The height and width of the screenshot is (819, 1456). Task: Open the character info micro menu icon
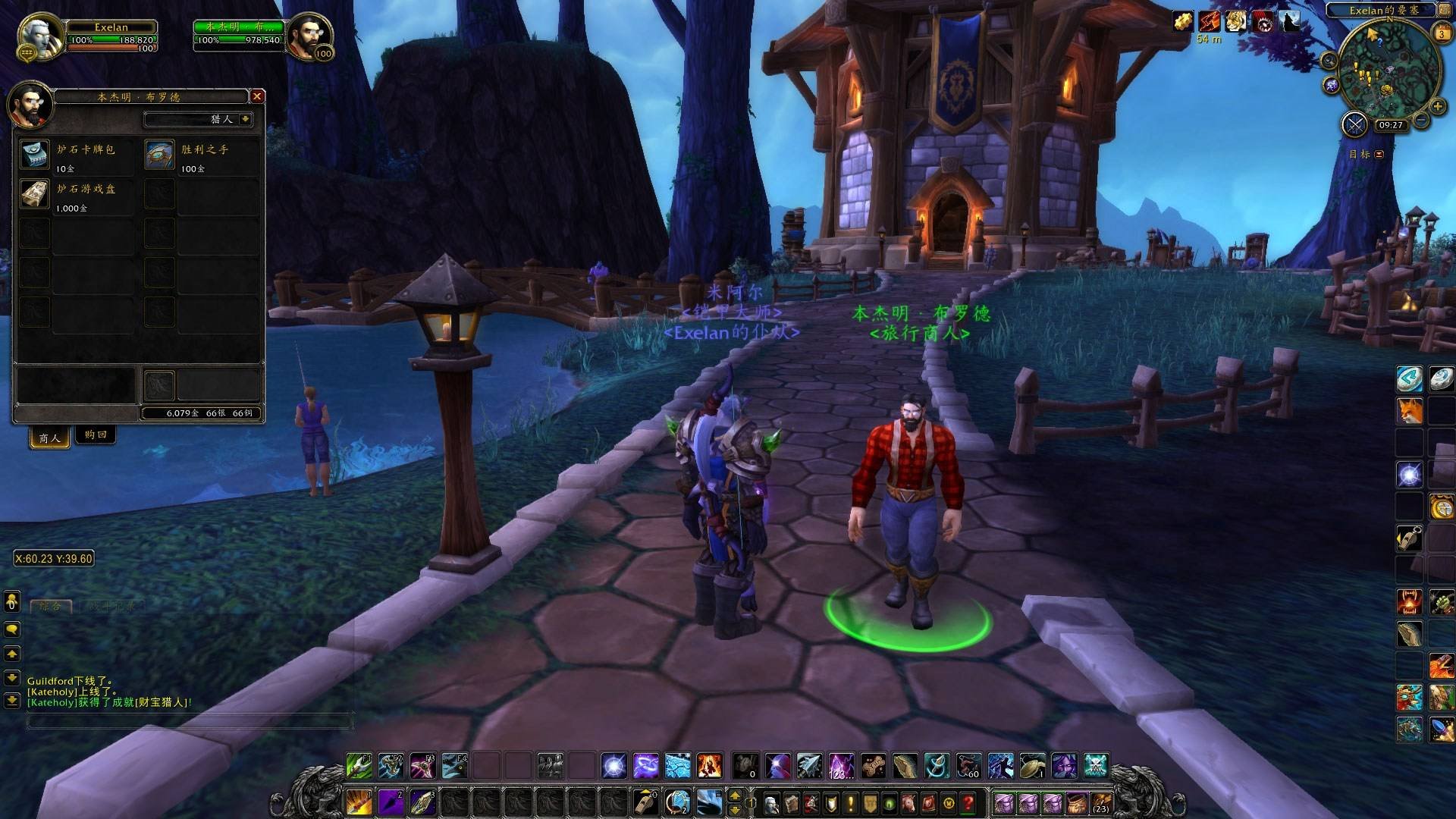coord(771,802)
